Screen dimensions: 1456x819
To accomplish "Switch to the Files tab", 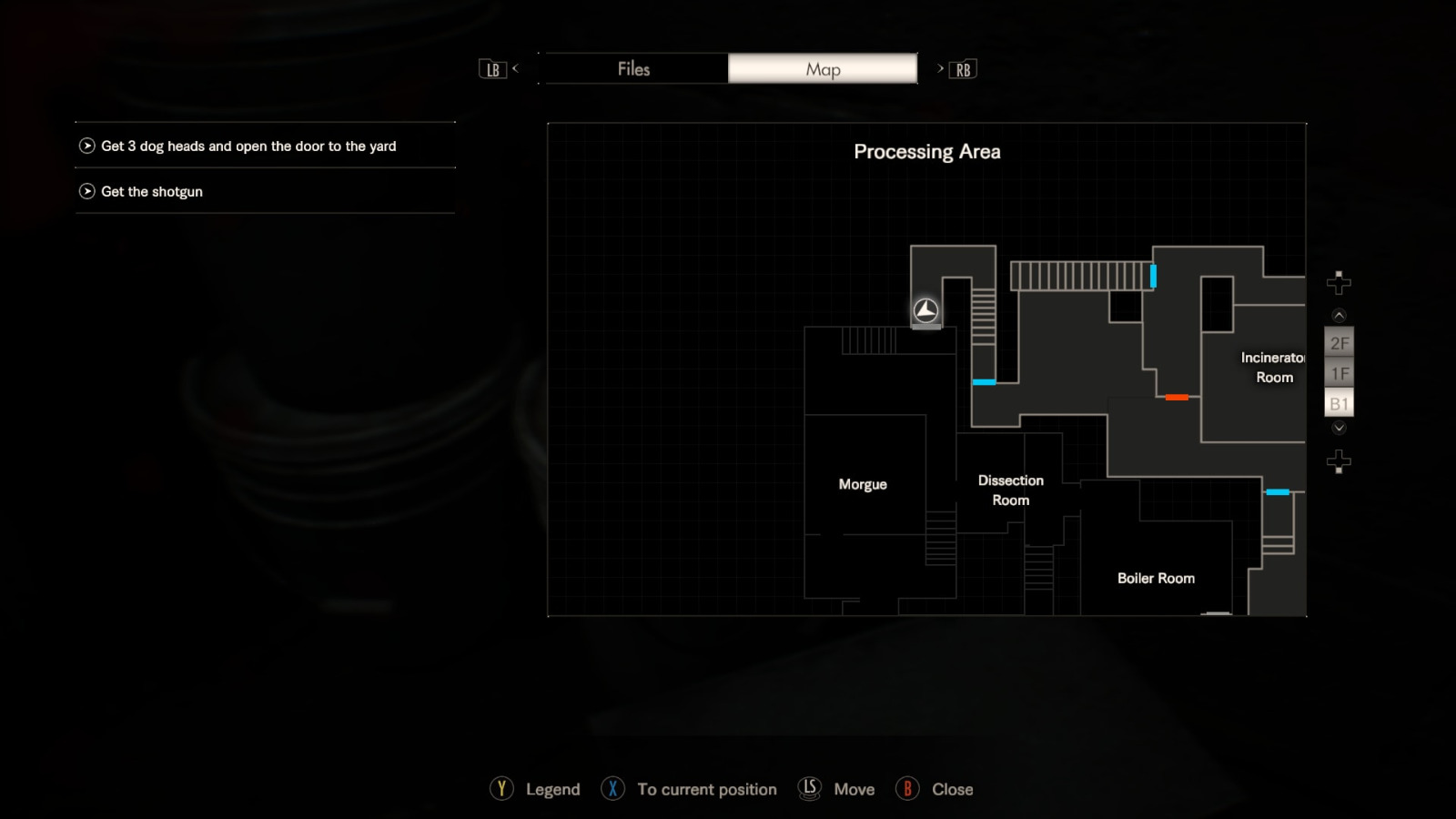I will pos(634,68).
